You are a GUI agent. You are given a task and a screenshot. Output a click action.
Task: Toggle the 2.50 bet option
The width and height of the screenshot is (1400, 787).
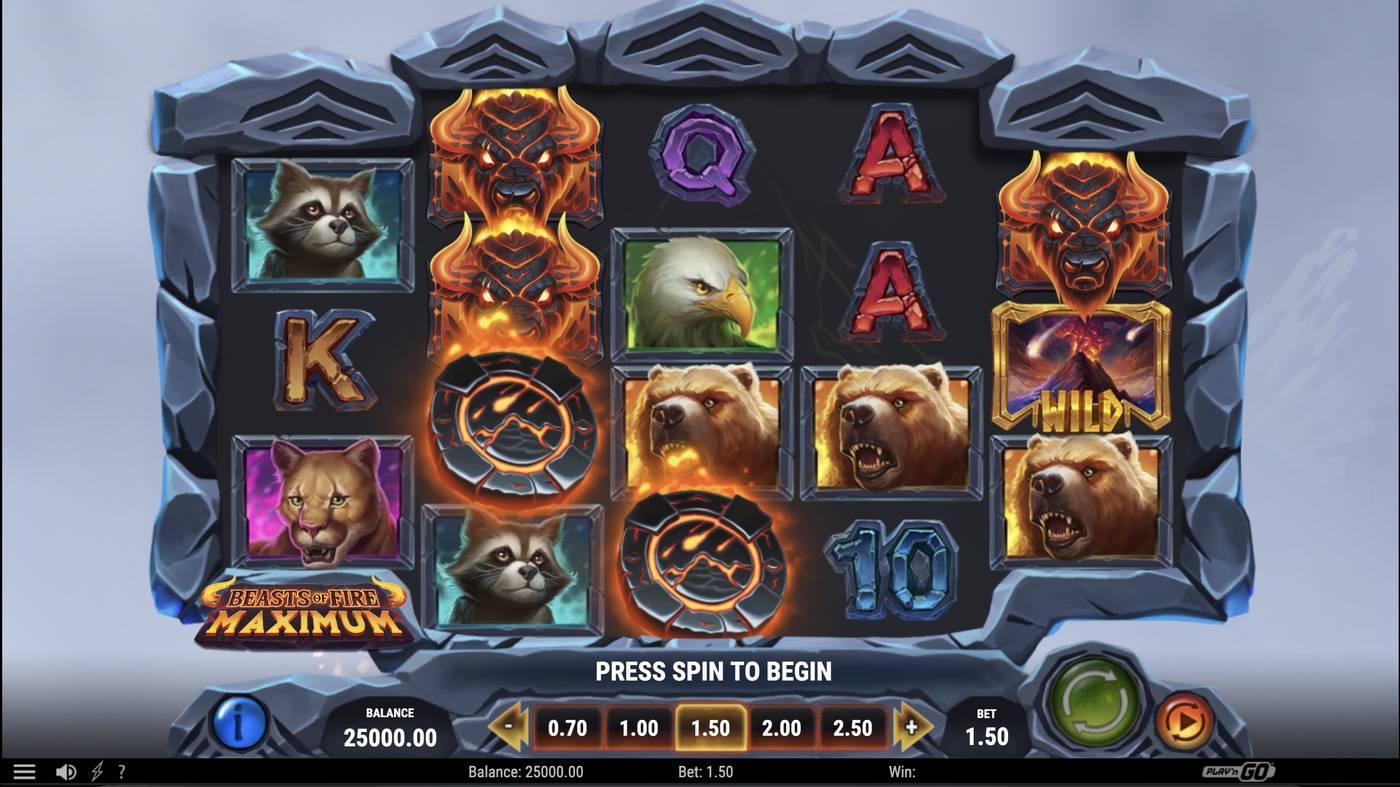coord(852,728)
